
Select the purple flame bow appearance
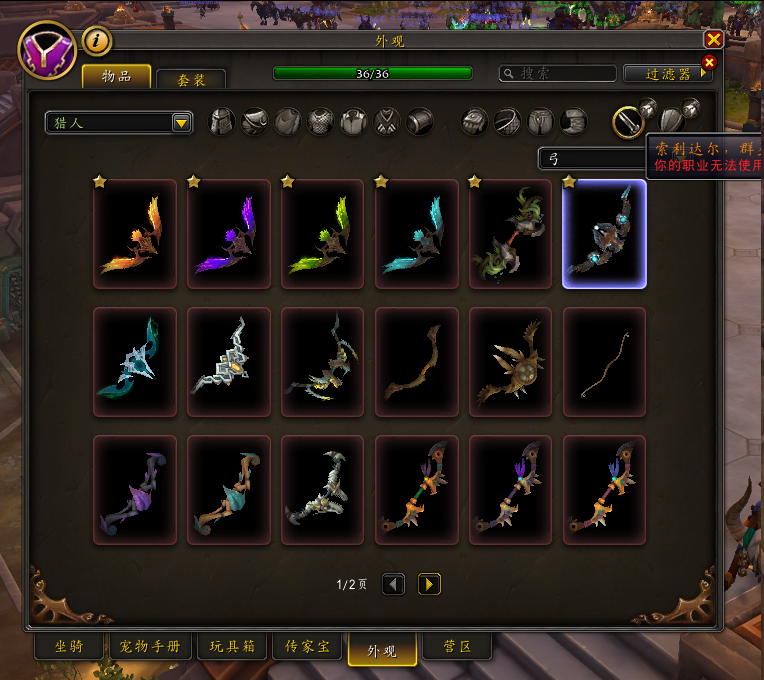pyautogui.click(x=229, y=234)
